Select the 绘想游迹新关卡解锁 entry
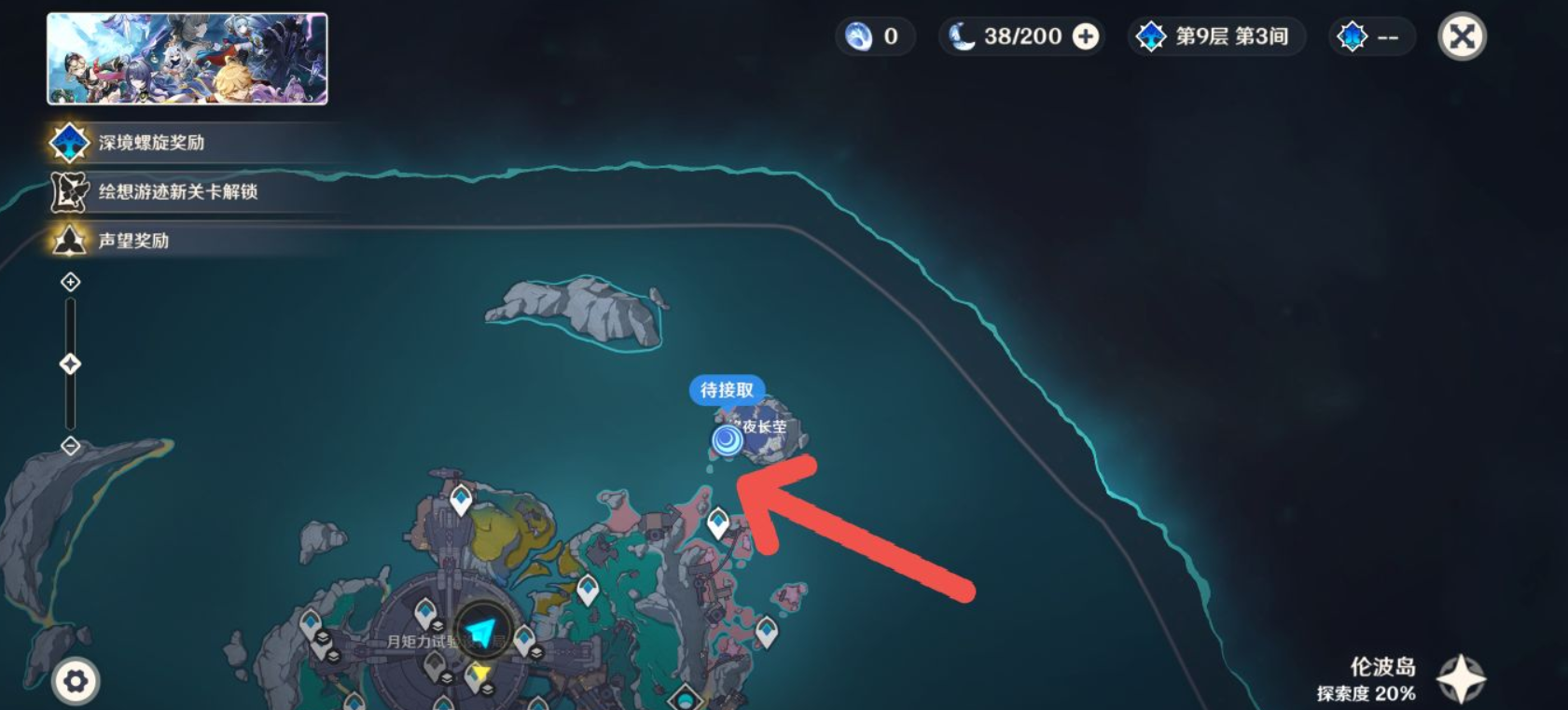This screenshot has height=710, width=1568. click(x=177, y=191)
